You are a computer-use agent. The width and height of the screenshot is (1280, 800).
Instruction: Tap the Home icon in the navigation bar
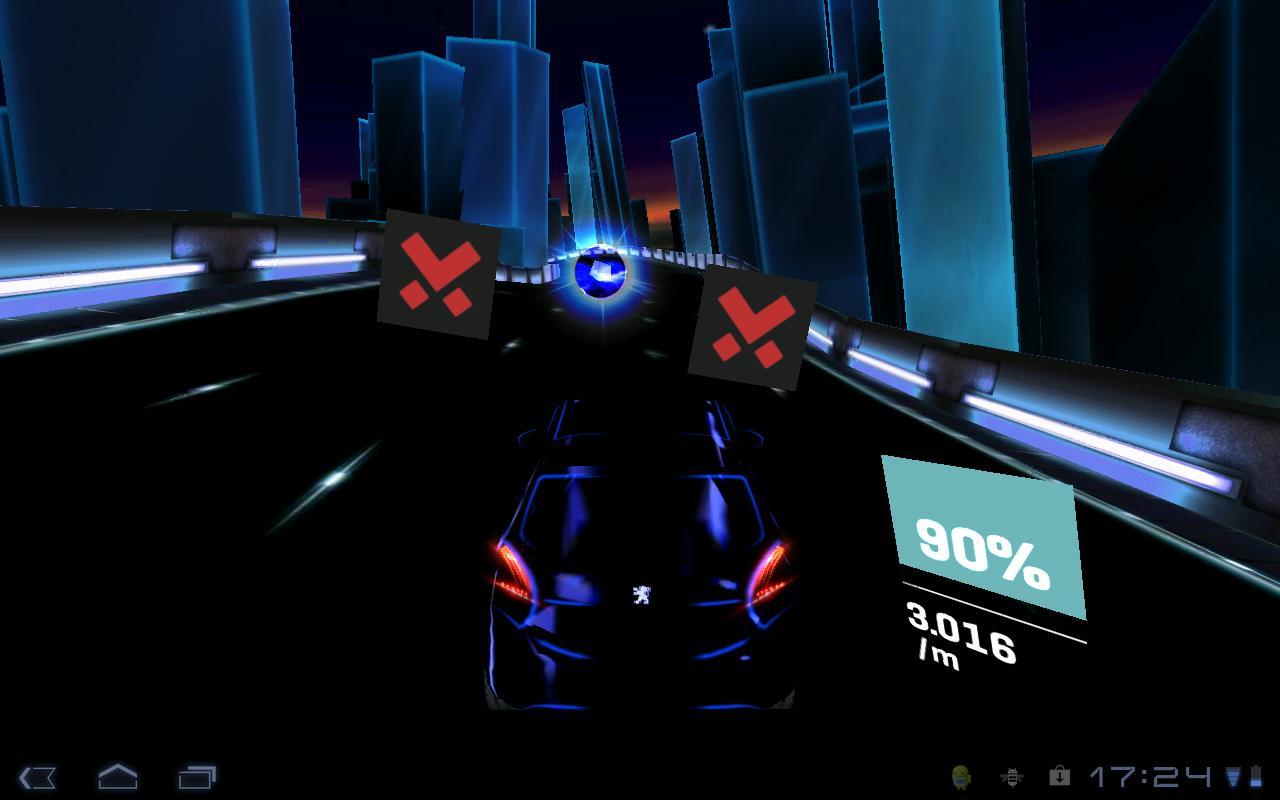[x=119, y=775]
